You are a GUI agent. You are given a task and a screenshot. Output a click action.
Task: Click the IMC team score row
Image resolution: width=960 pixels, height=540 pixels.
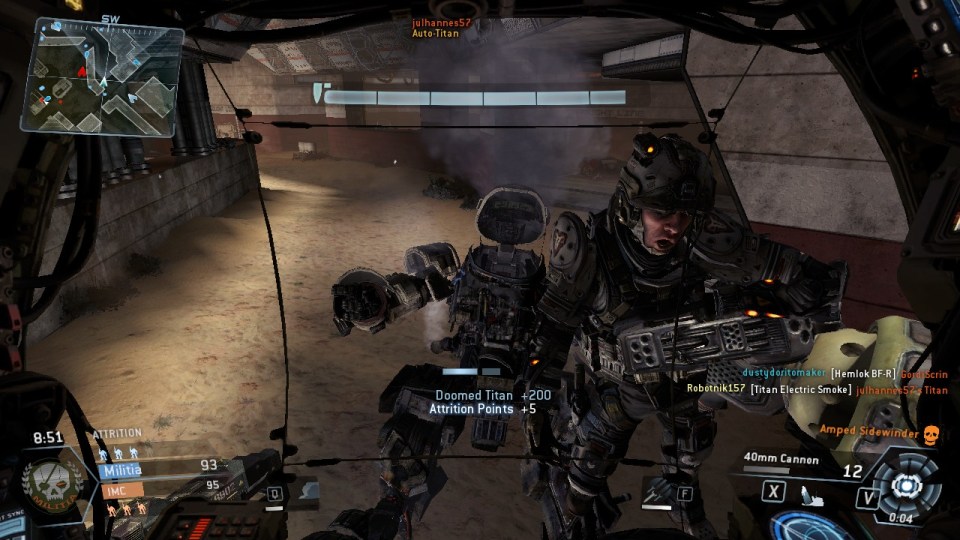(162, 490)
